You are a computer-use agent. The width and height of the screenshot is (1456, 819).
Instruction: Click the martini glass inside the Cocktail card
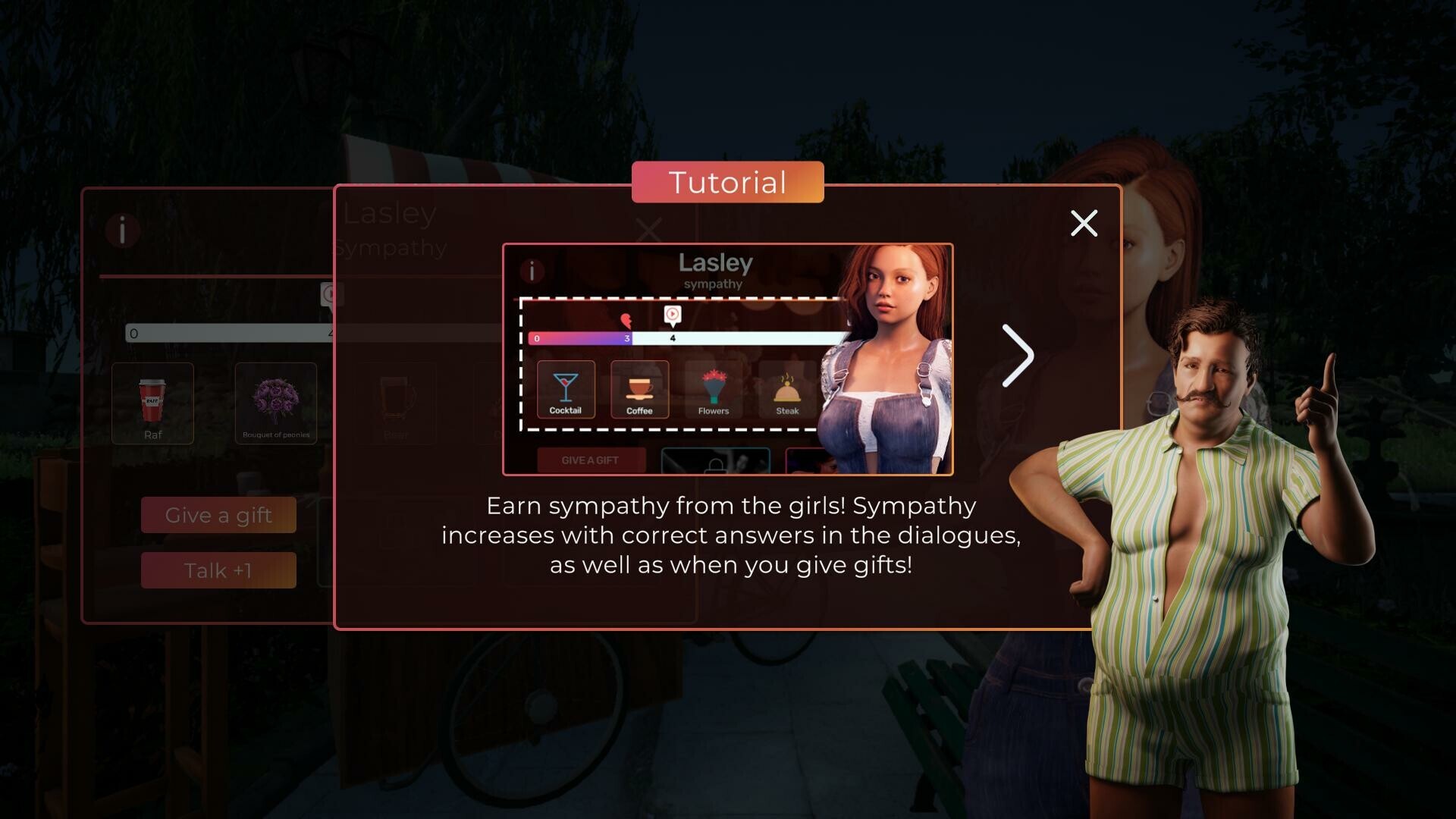click(565, 387)
